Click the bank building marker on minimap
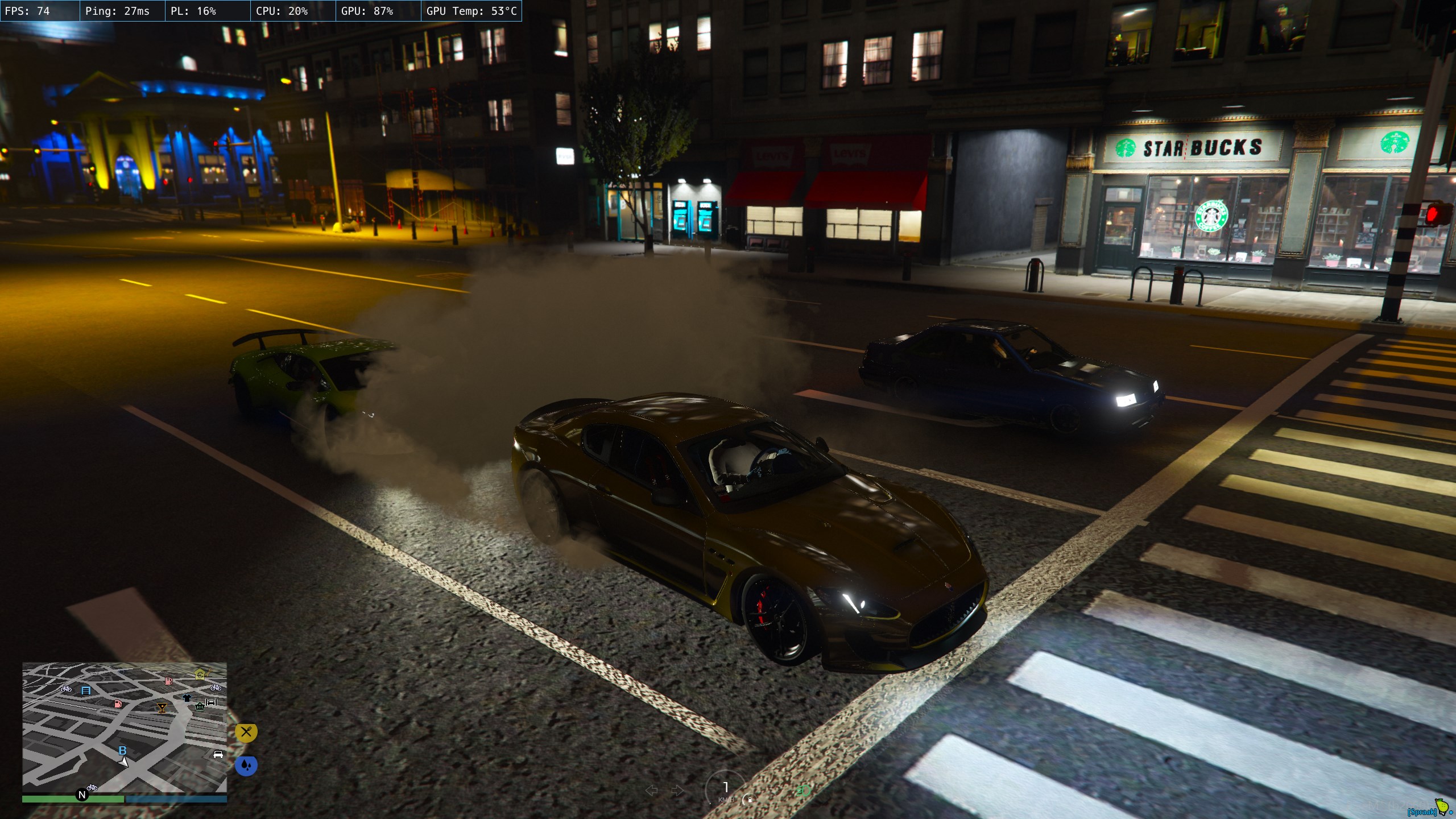The image size is (1456, 819). [200, 706]
